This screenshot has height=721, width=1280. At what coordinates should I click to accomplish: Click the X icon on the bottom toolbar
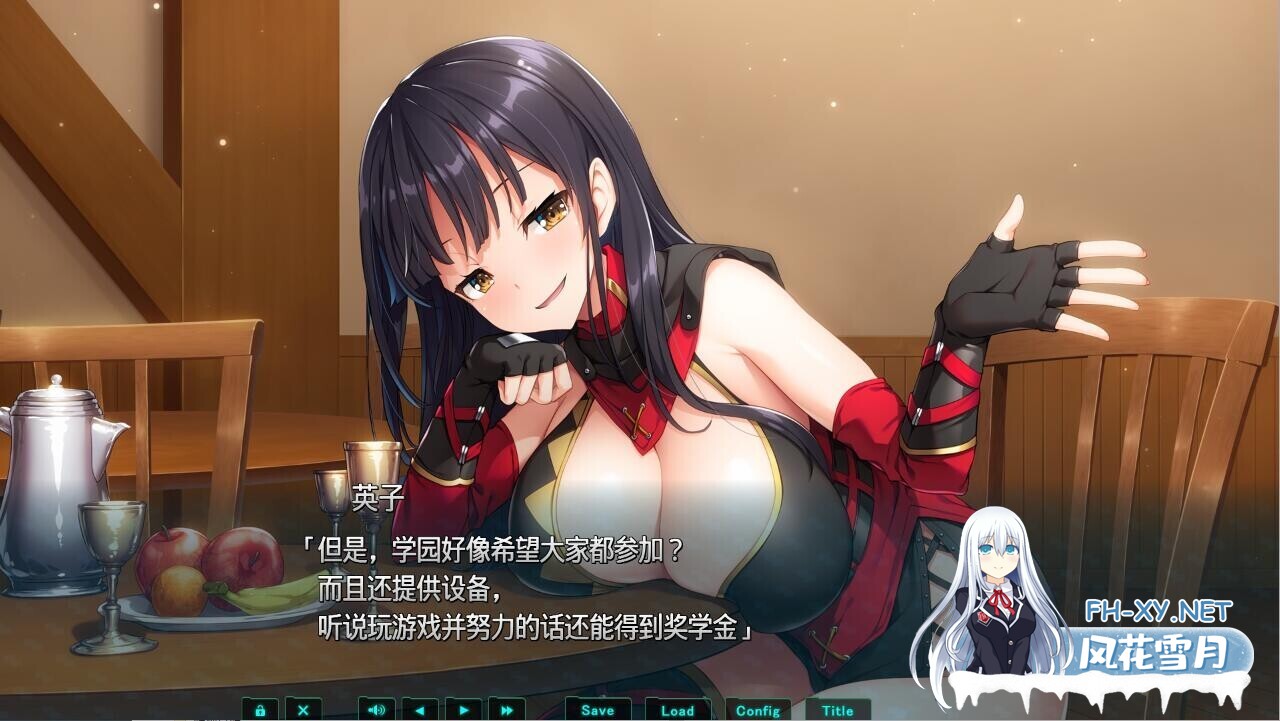coord(304,710)
